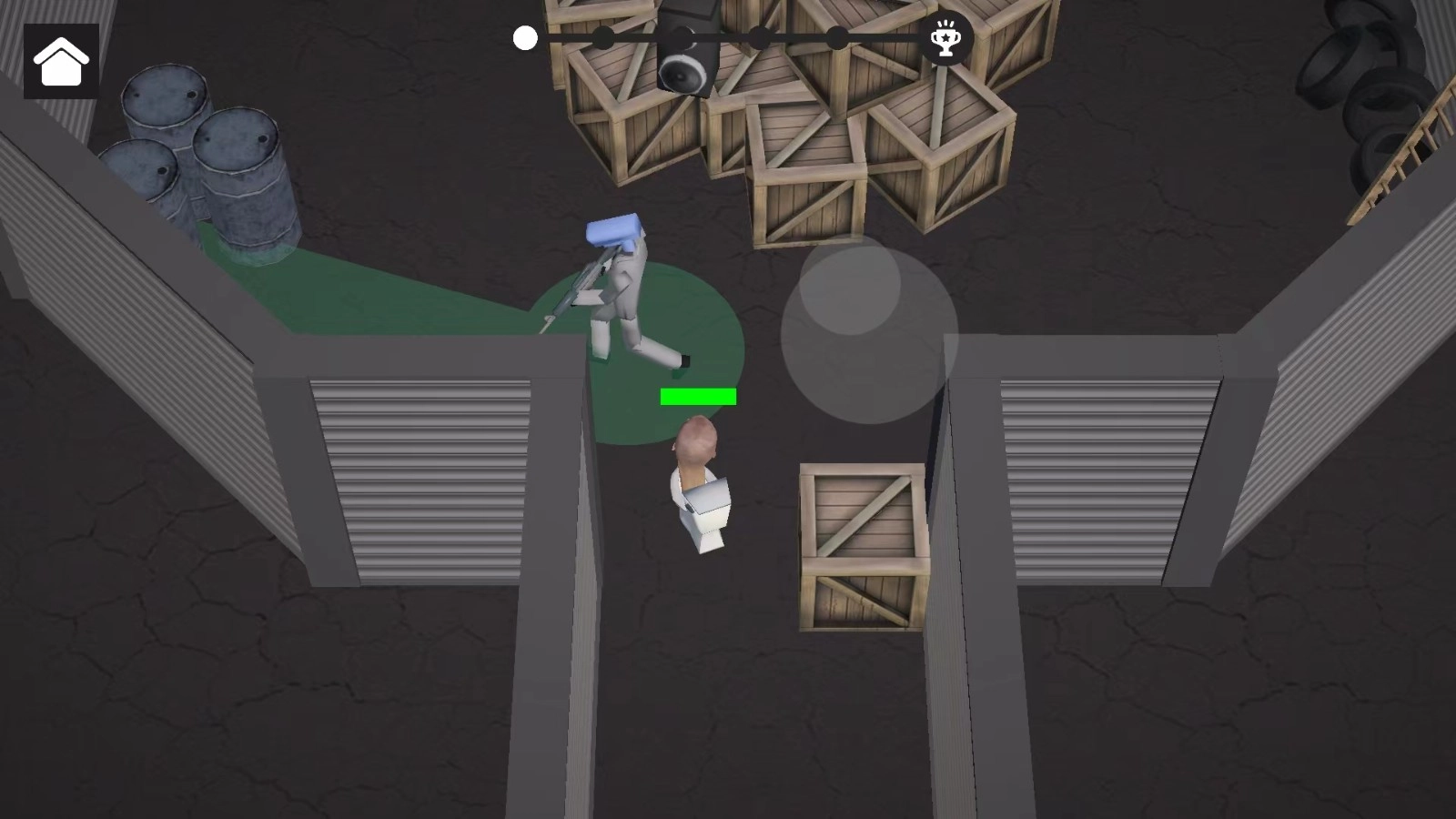Click the white dot marking current level progress
This screenshot has width=1456, height=819.
[x=524, y=38]
